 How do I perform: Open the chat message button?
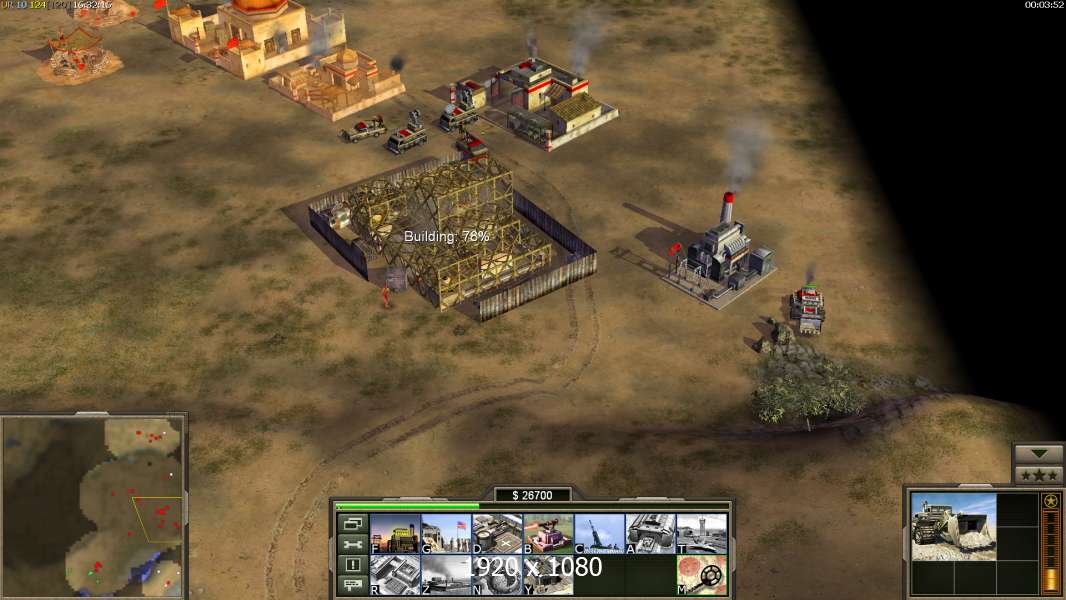tap(352, 585)
